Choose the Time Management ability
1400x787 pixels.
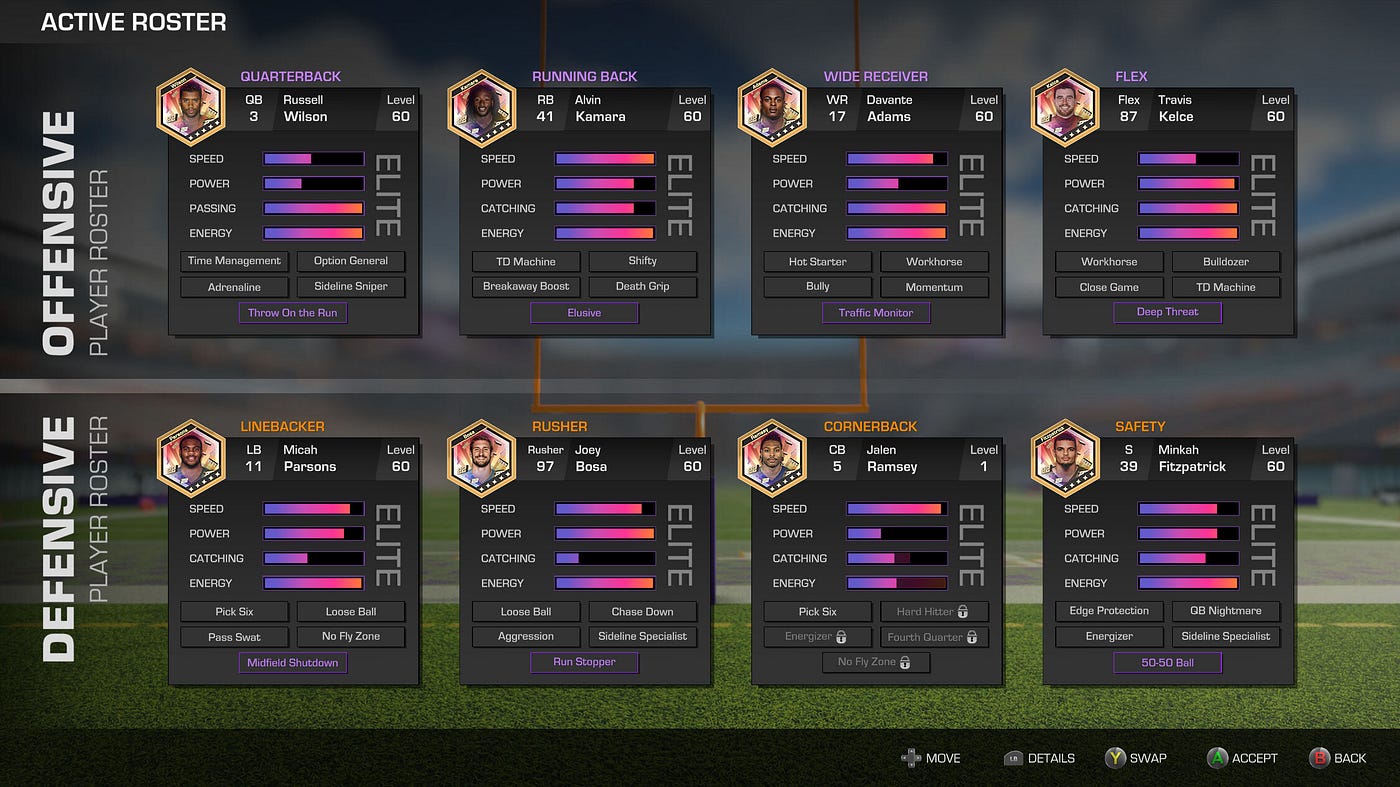(x=235, y=261)
